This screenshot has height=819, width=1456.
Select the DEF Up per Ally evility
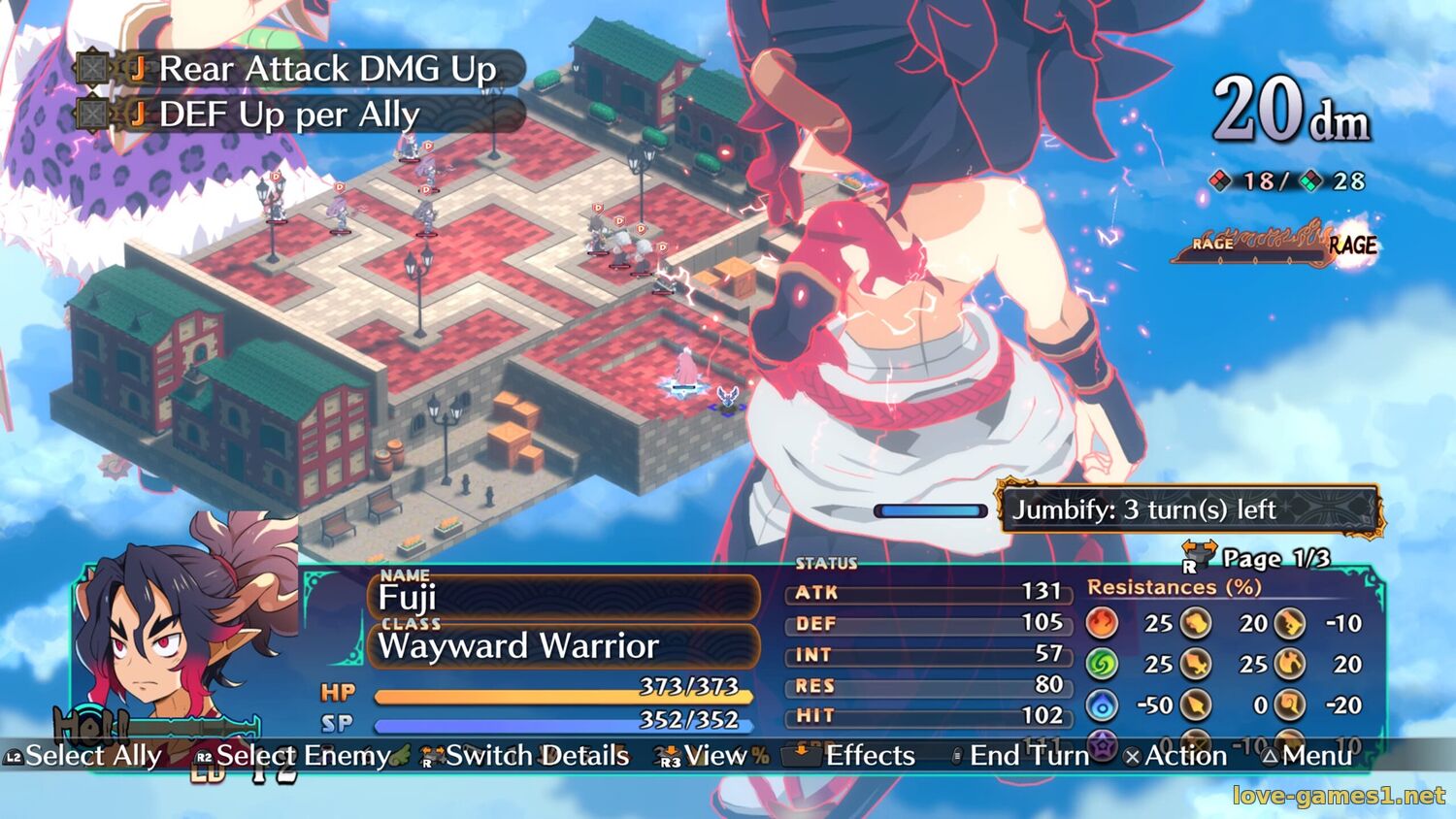291,115
